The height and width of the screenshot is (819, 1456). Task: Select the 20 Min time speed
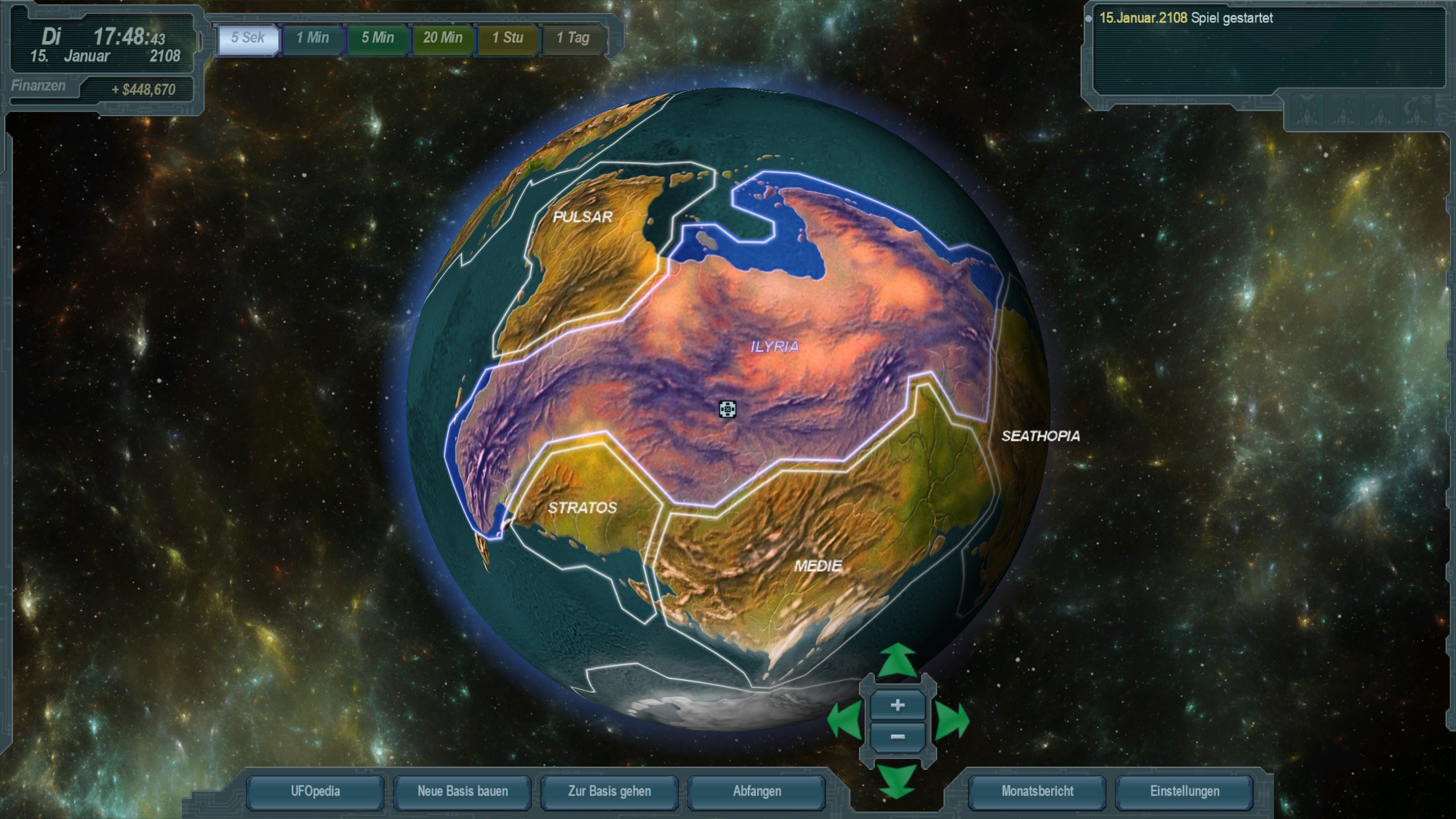(x=442, y=39)
